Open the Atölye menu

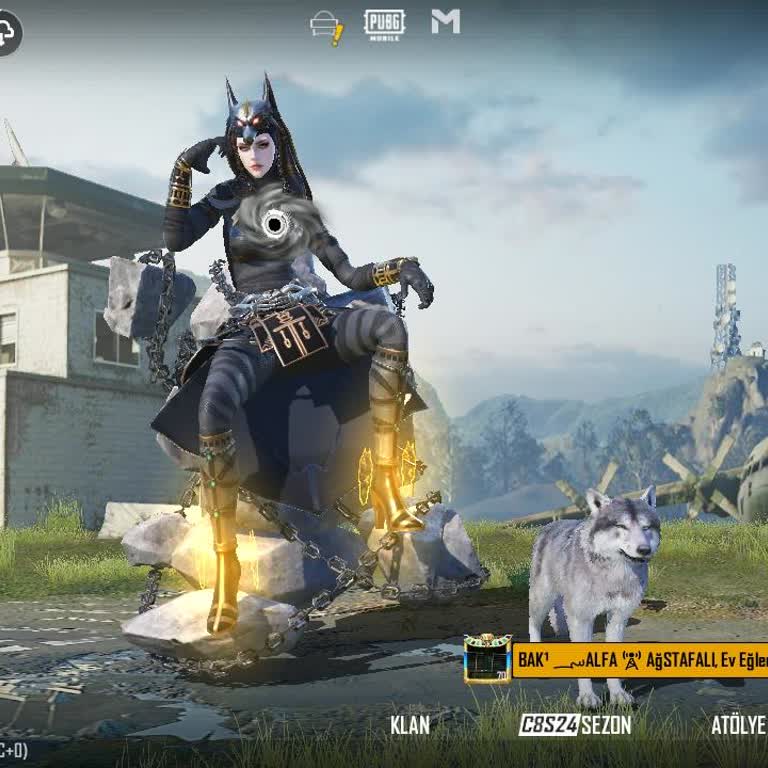[738, 725]
